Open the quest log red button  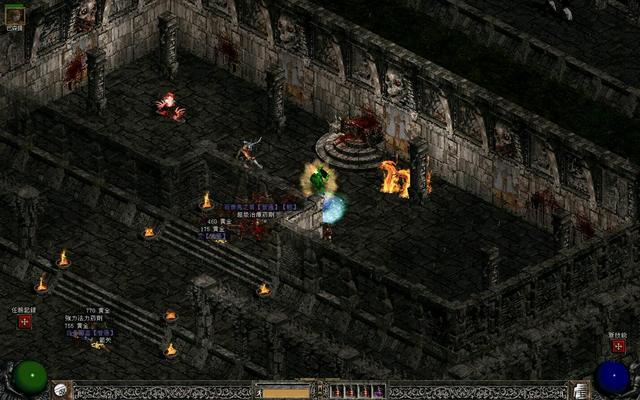24,322
